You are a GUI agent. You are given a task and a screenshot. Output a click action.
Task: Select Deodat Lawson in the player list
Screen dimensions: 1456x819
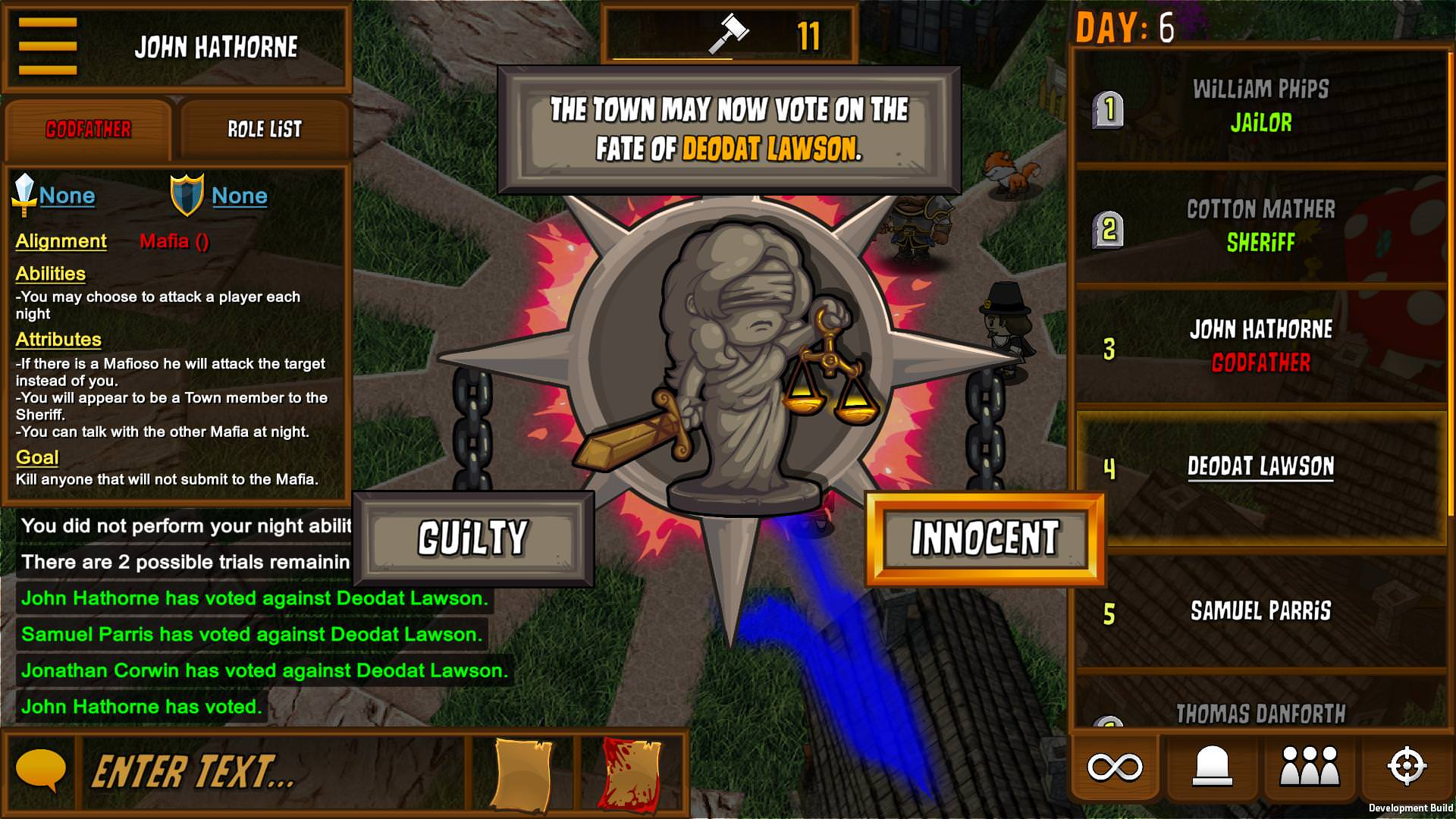pyautogui.click(x=1260, y=468)
